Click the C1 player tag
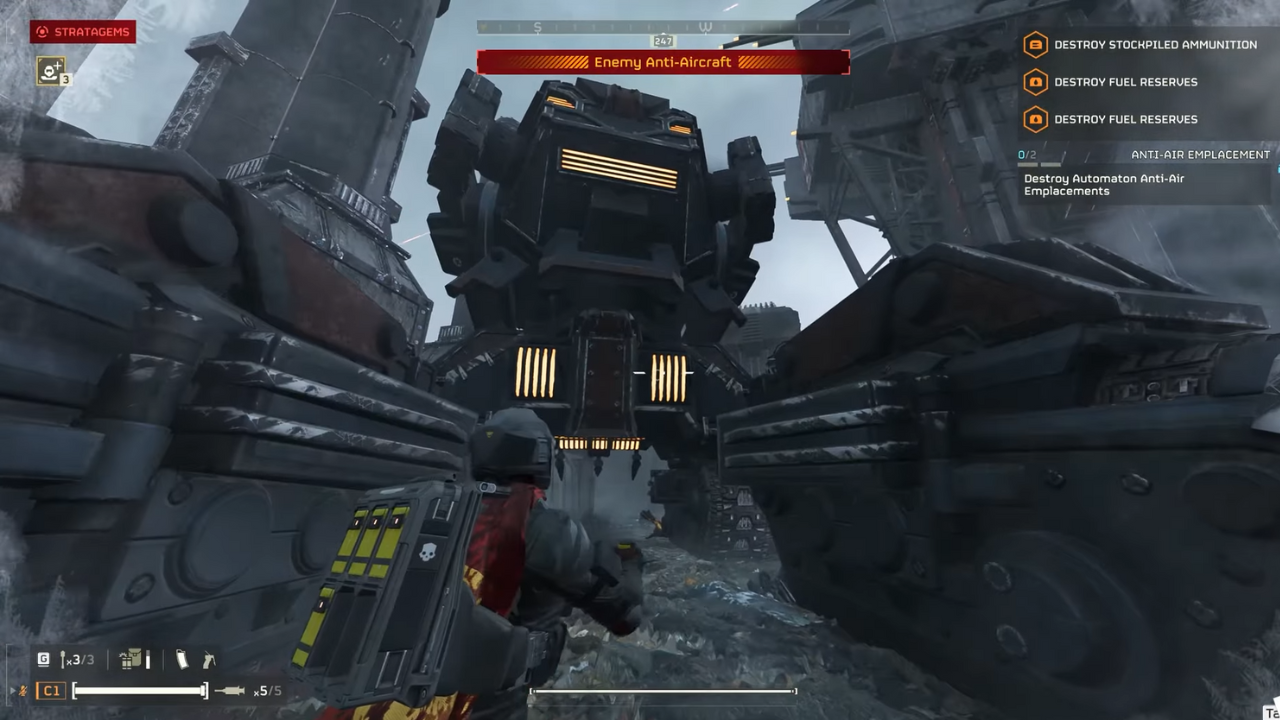This screenshot has height=720, width=1280. point(51,691)
